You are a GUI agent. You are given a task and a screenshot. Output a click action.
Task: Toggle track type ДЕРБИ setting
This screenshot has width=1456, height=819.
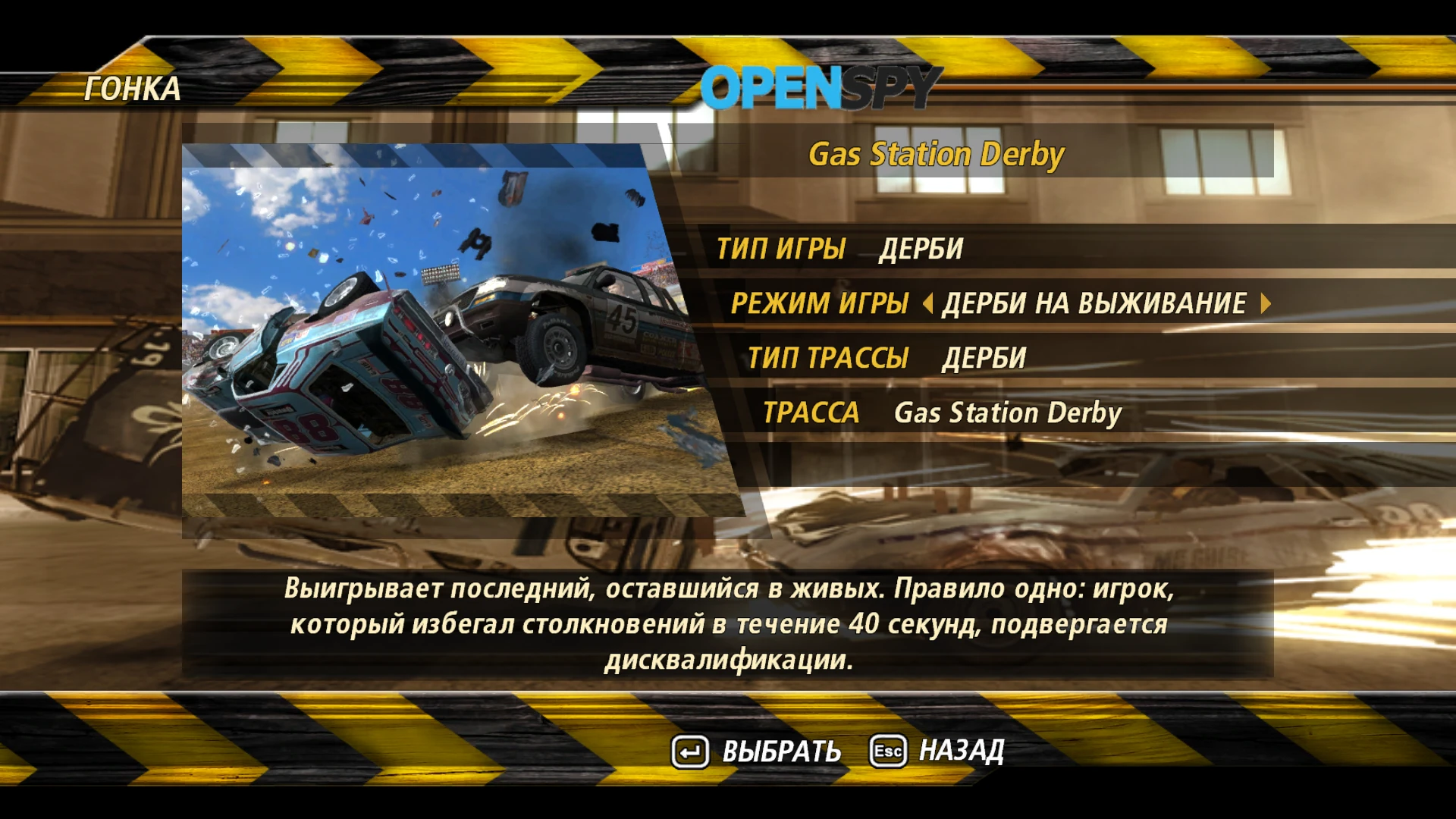[982, 357]
